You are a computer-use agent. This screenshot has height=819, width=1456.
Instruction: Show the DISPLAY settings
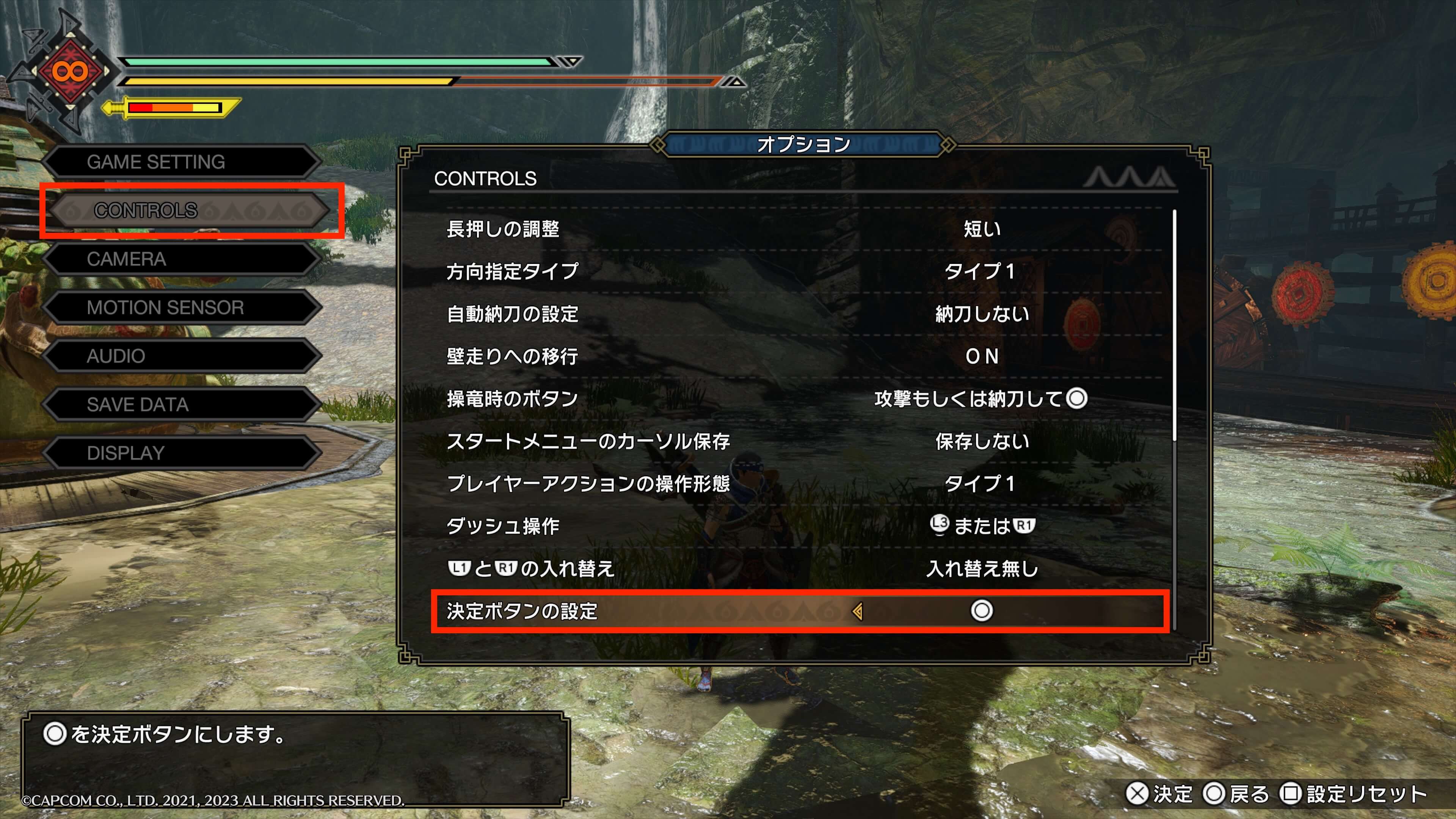181,453
